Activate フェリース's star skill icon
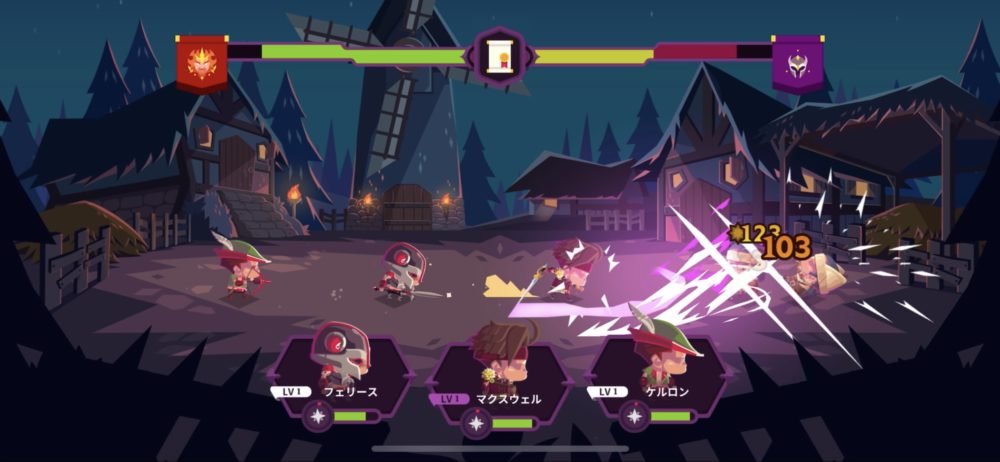The width and height of the screenshot is (1000, 462). point(319,416)
